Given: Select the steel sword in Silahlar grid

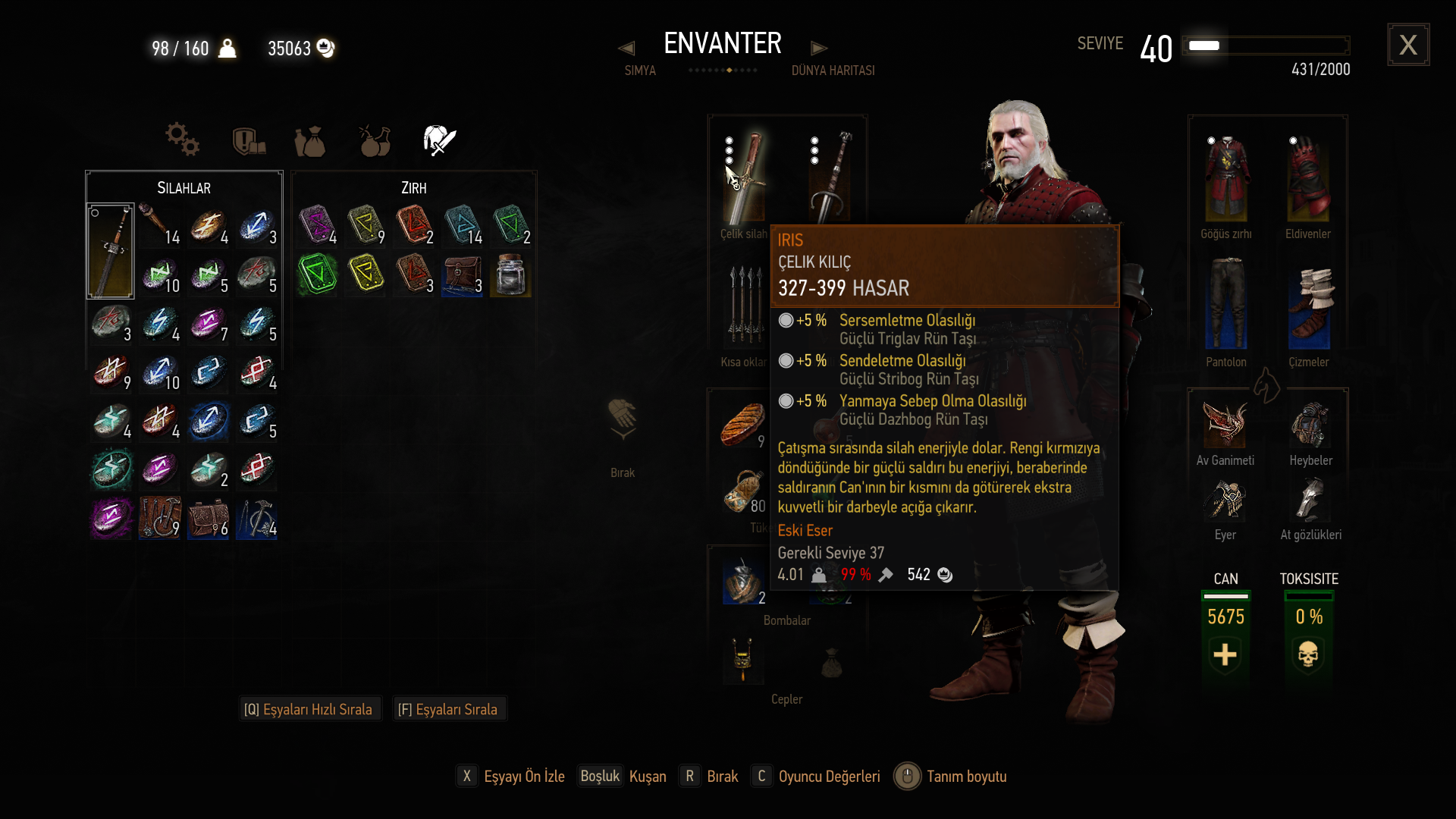Looking at the screenshot, I should 111,251.
